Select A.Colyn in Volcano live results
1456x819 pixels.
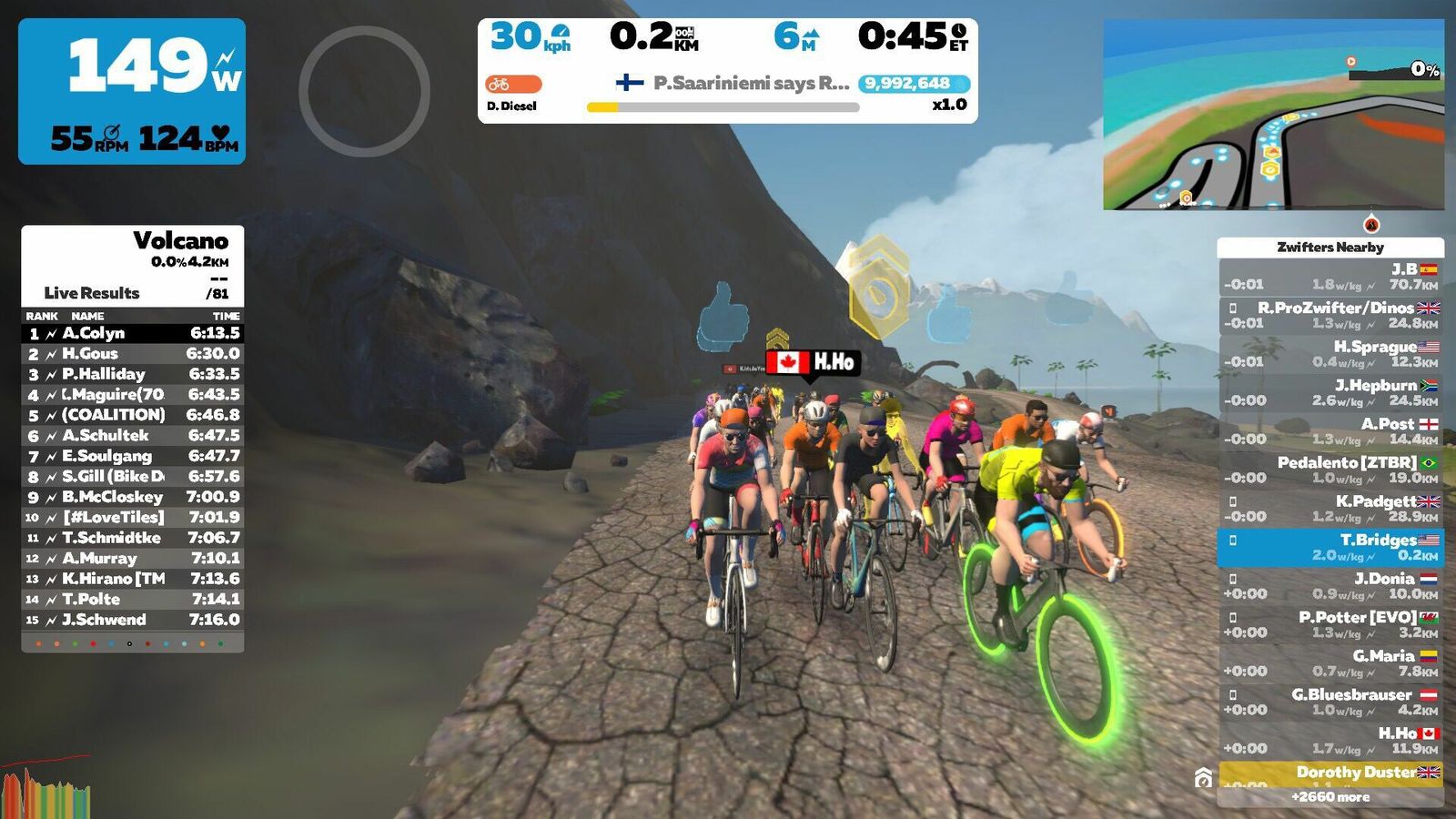[x=132, y=333]
